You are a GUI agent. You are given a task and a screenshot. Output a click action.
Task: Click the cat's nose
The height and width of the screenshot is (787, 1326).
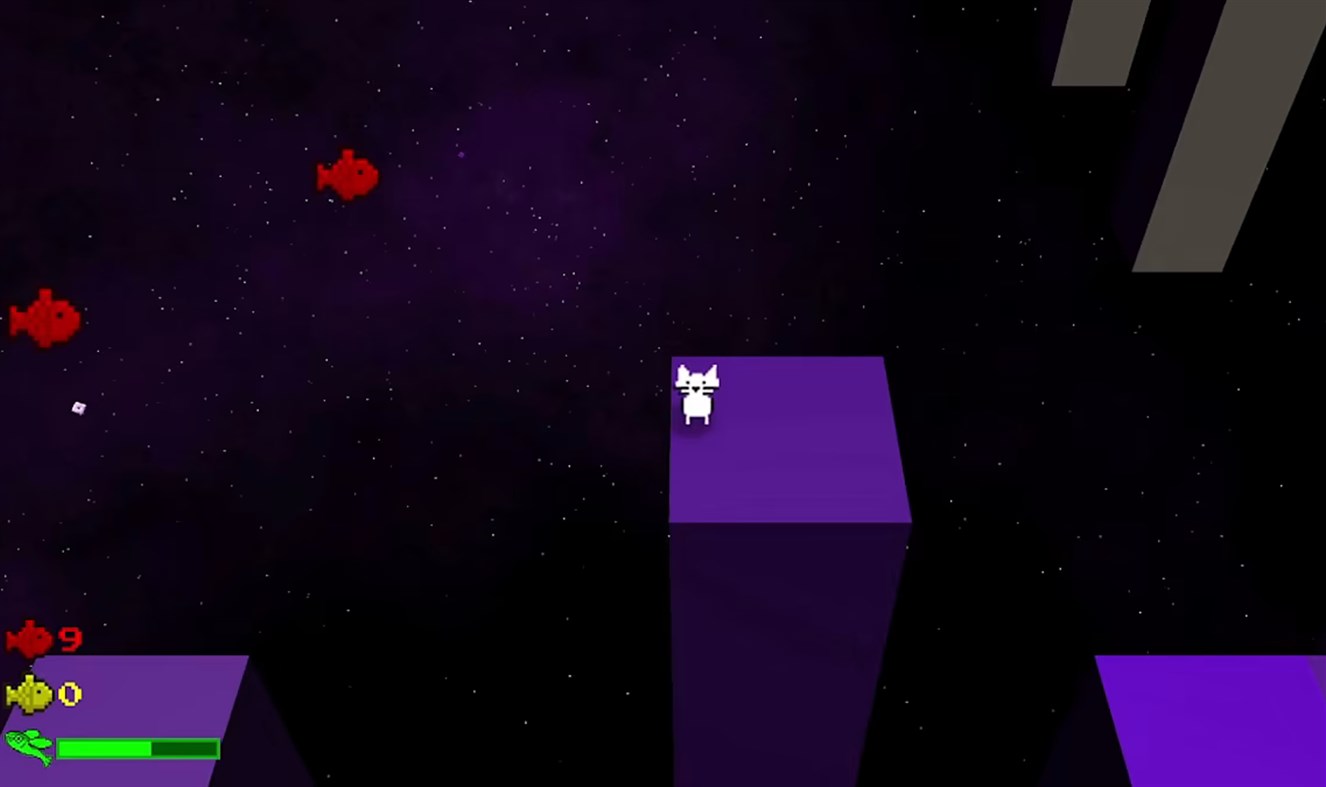click(x=695, y=389)
